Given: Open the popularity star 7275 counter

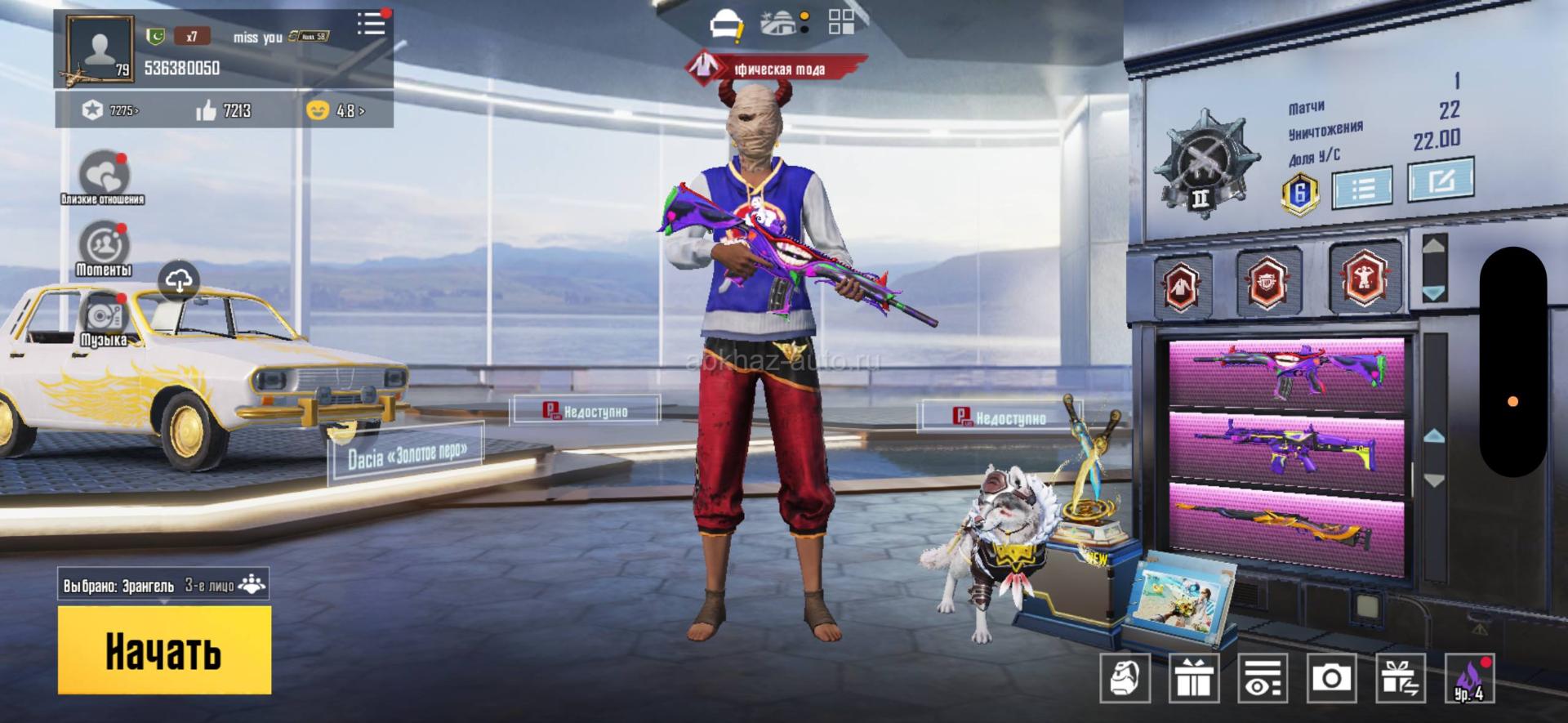Looking at the screenshot, I should pos(111,110).
